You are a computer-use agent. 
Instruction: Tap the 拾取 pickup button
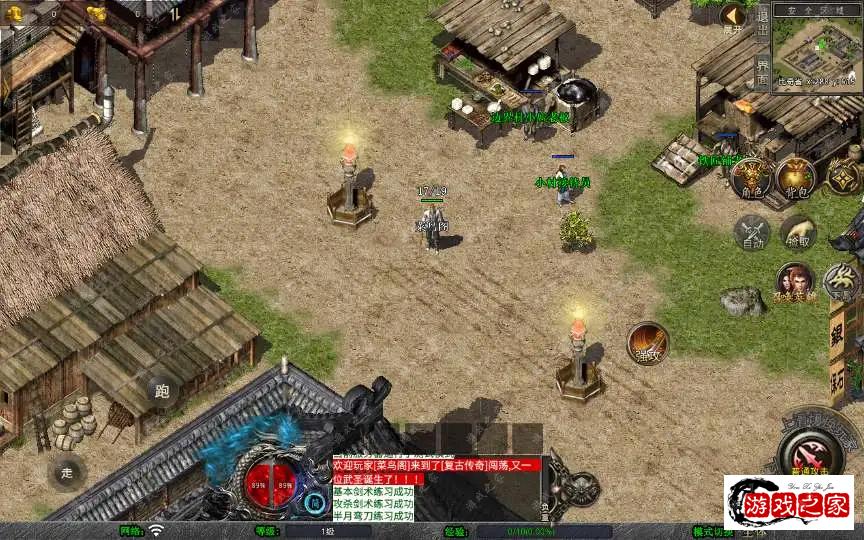click(x=798, y=232)
